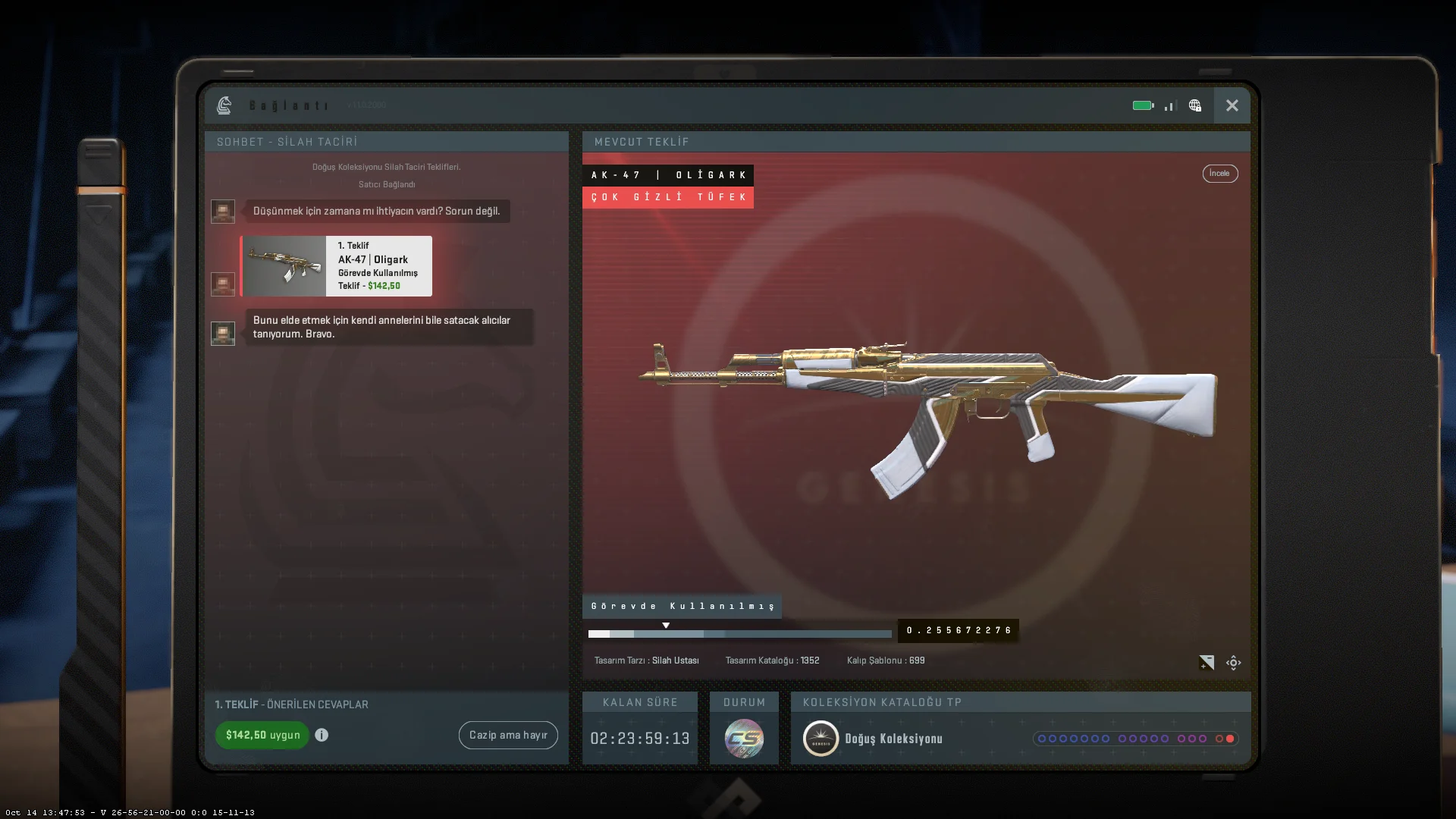Click the globe connection icon

1195,105
